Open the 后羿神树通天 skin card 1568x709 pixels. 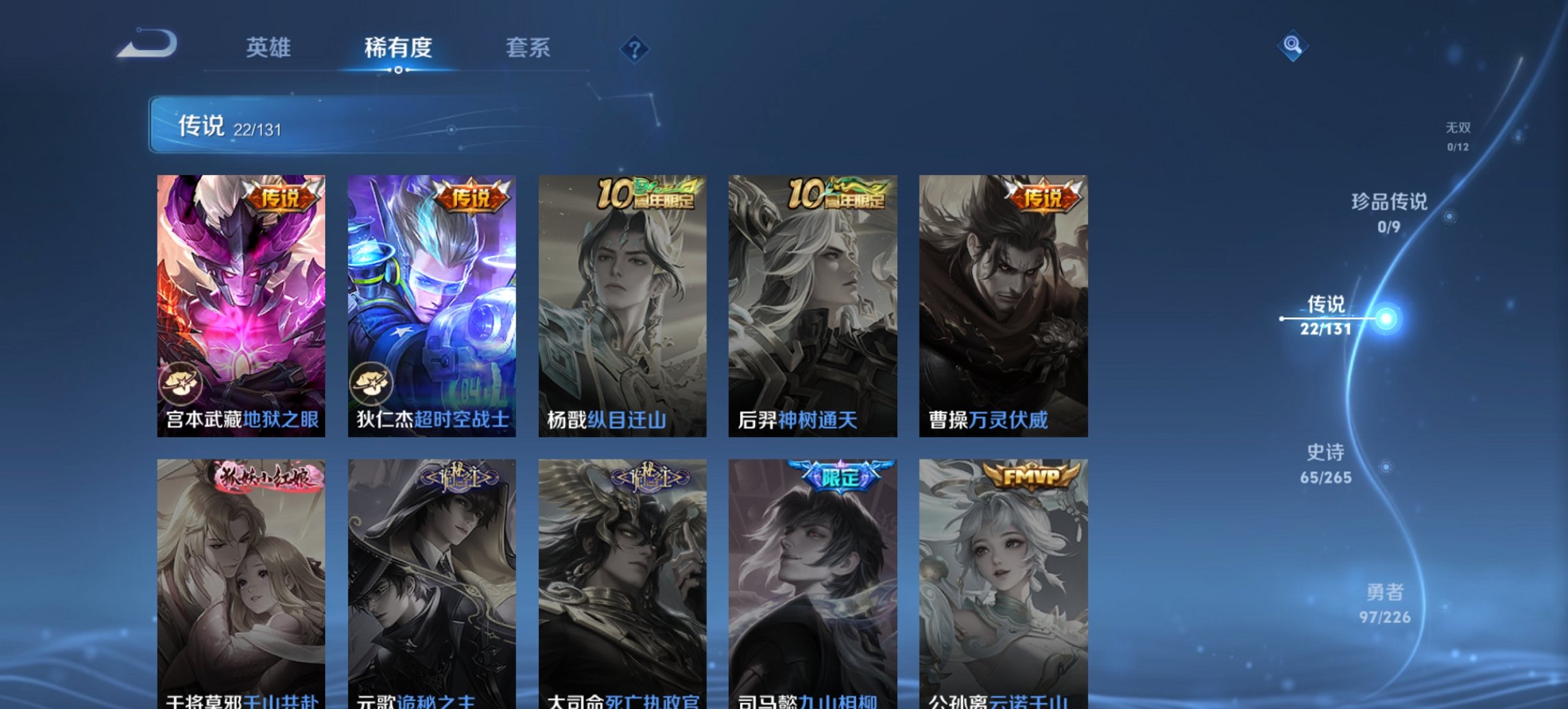pyautogui.click(x=811, y=301)
